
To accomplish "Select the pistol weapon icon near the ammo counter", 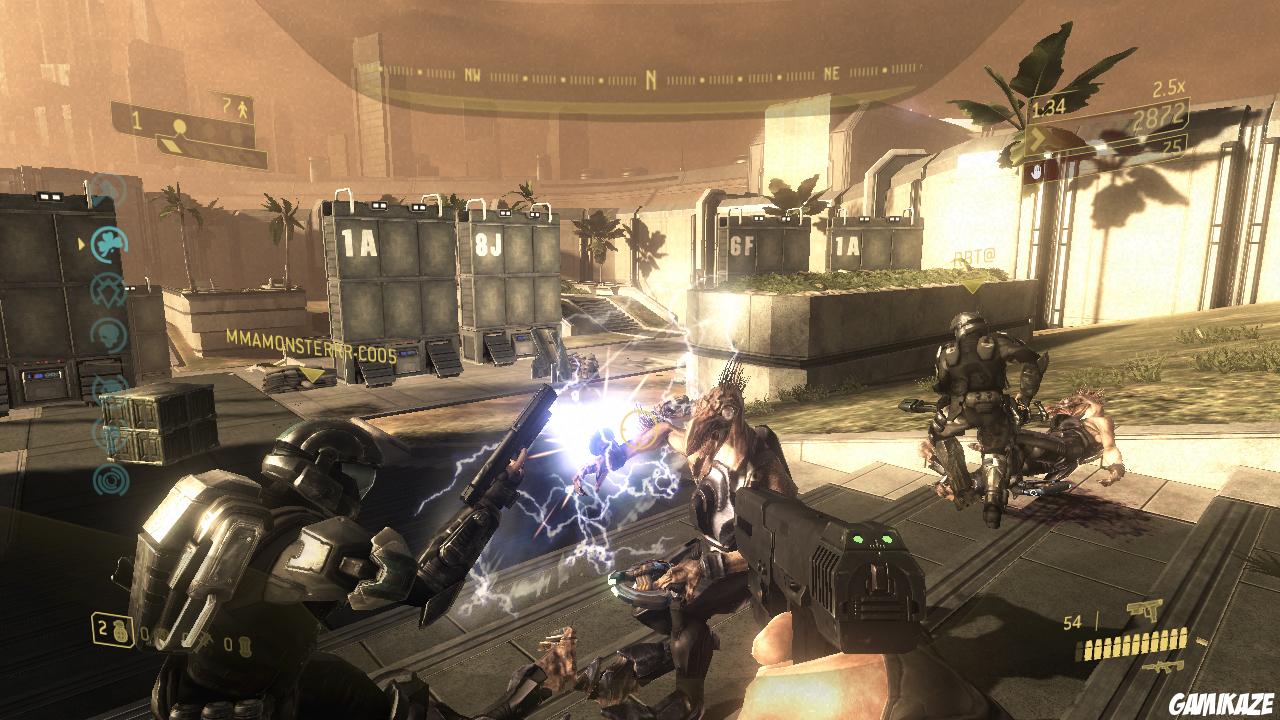I will 1144,610.
